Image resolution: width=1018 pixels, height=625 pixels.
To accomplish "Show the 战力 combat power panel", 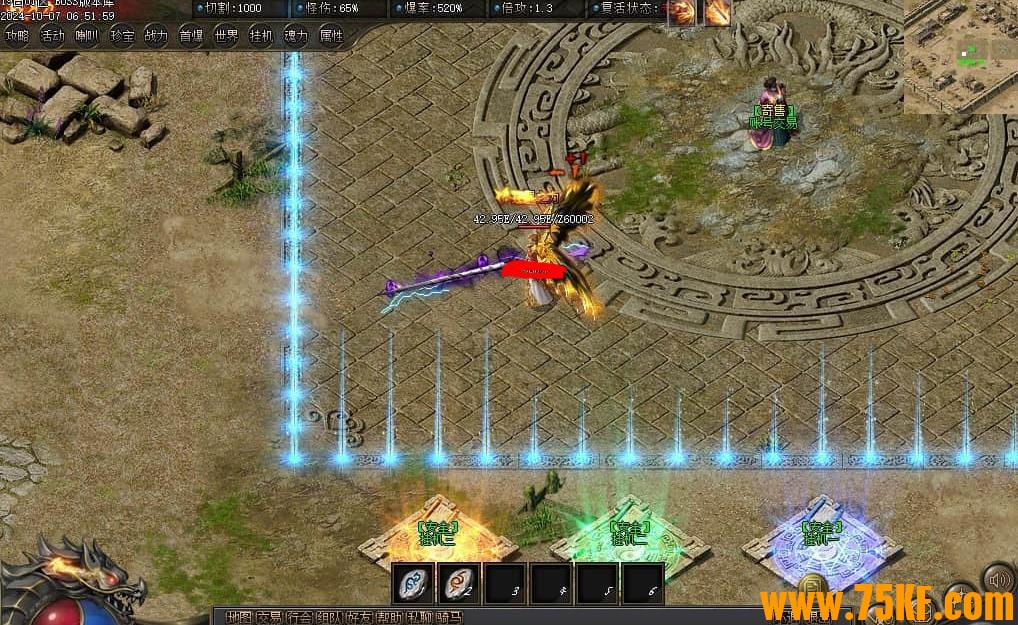I will [156, 36].
